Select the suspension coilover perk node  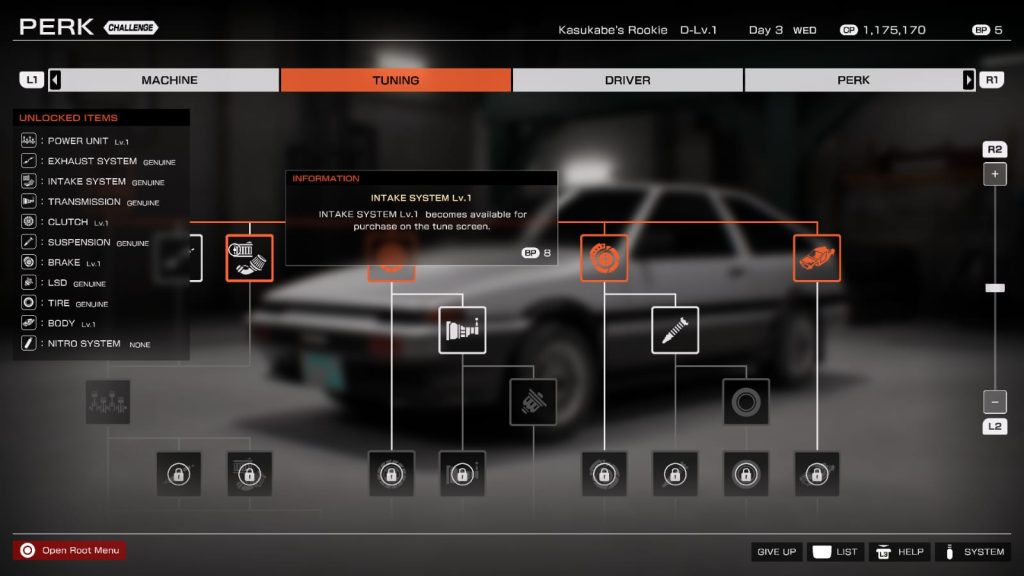(675, 330)
